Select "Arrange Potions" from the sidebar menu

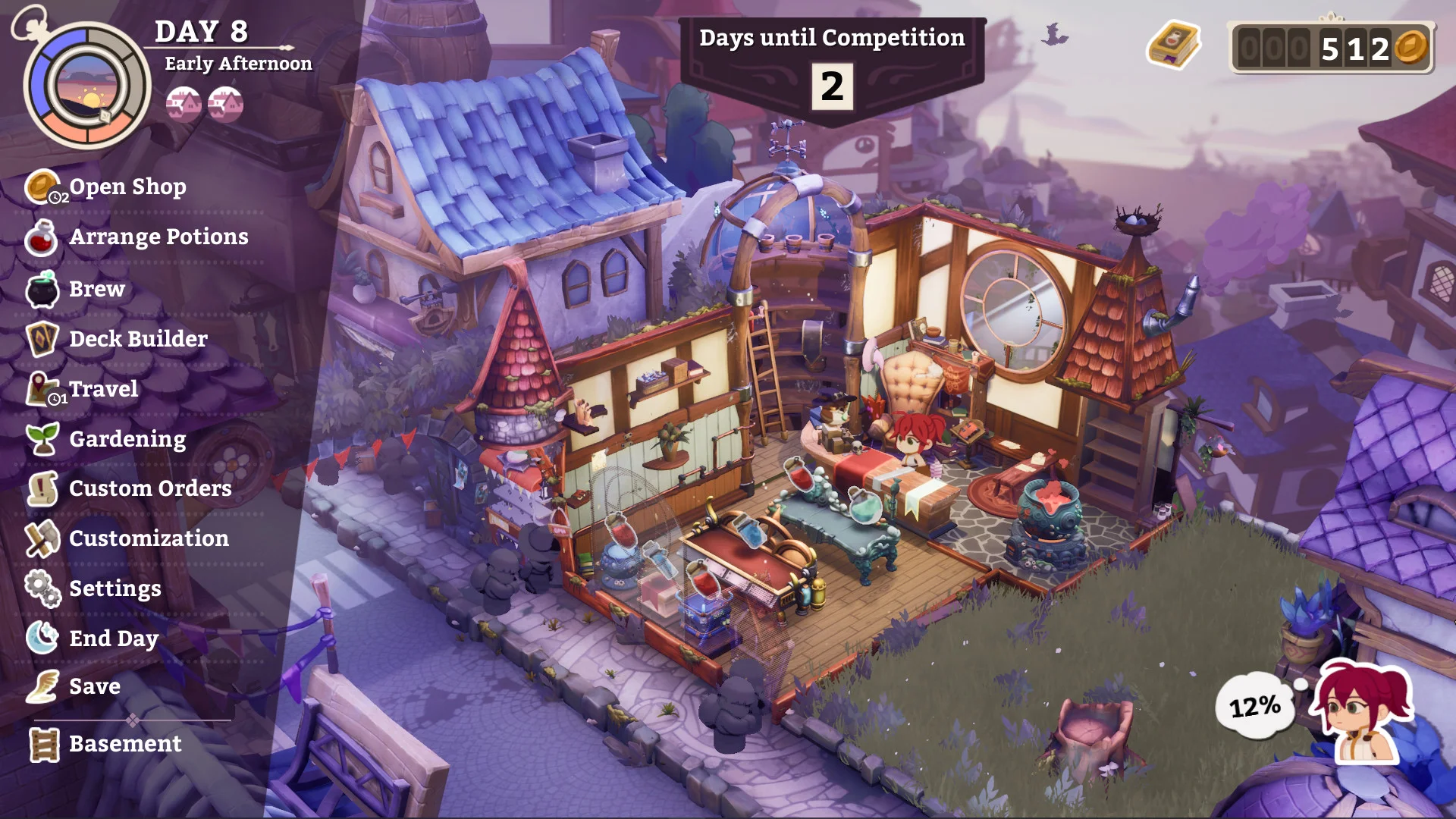point(158,237)
